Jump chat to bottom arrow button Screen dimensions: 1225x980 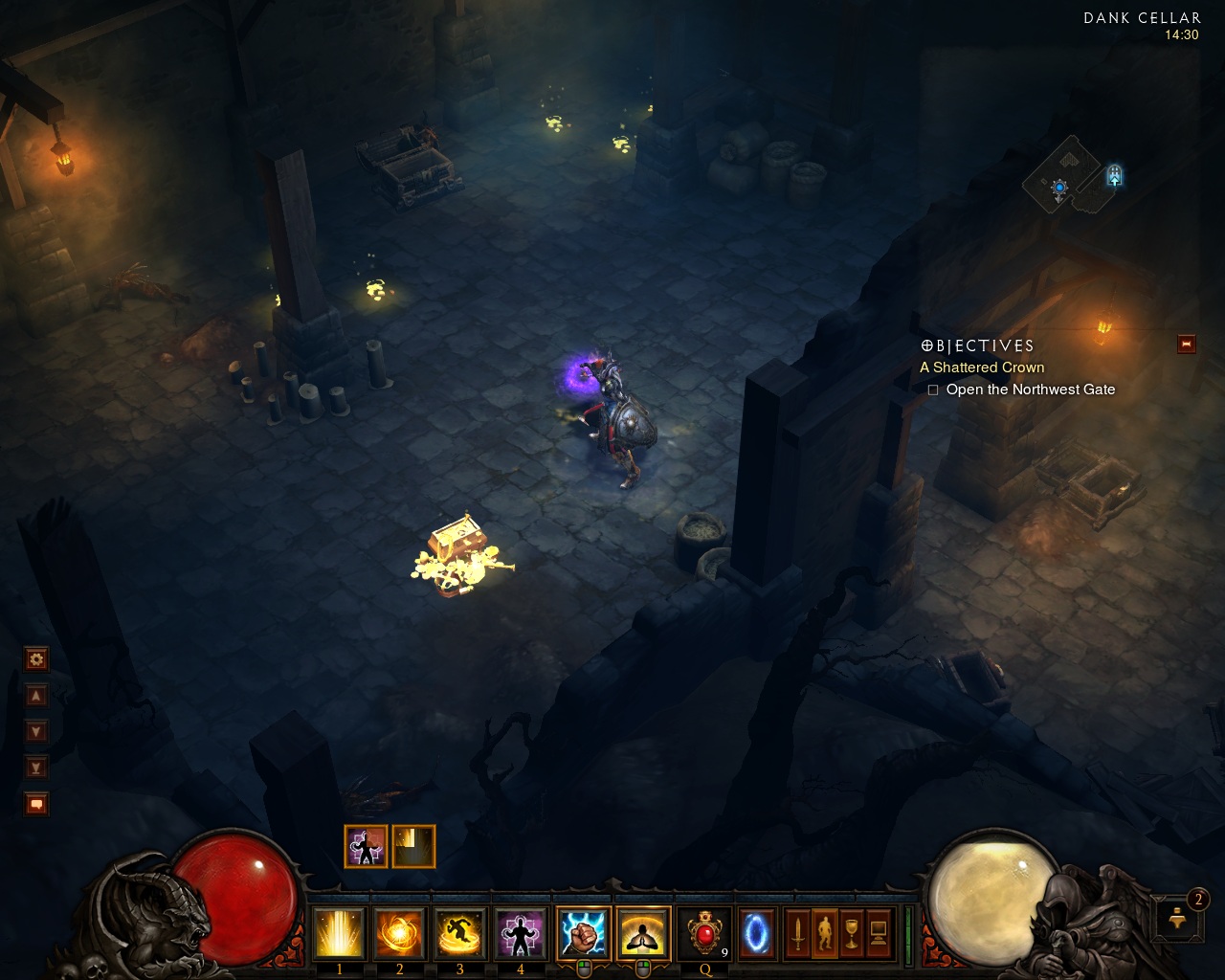tap(36, 768)
